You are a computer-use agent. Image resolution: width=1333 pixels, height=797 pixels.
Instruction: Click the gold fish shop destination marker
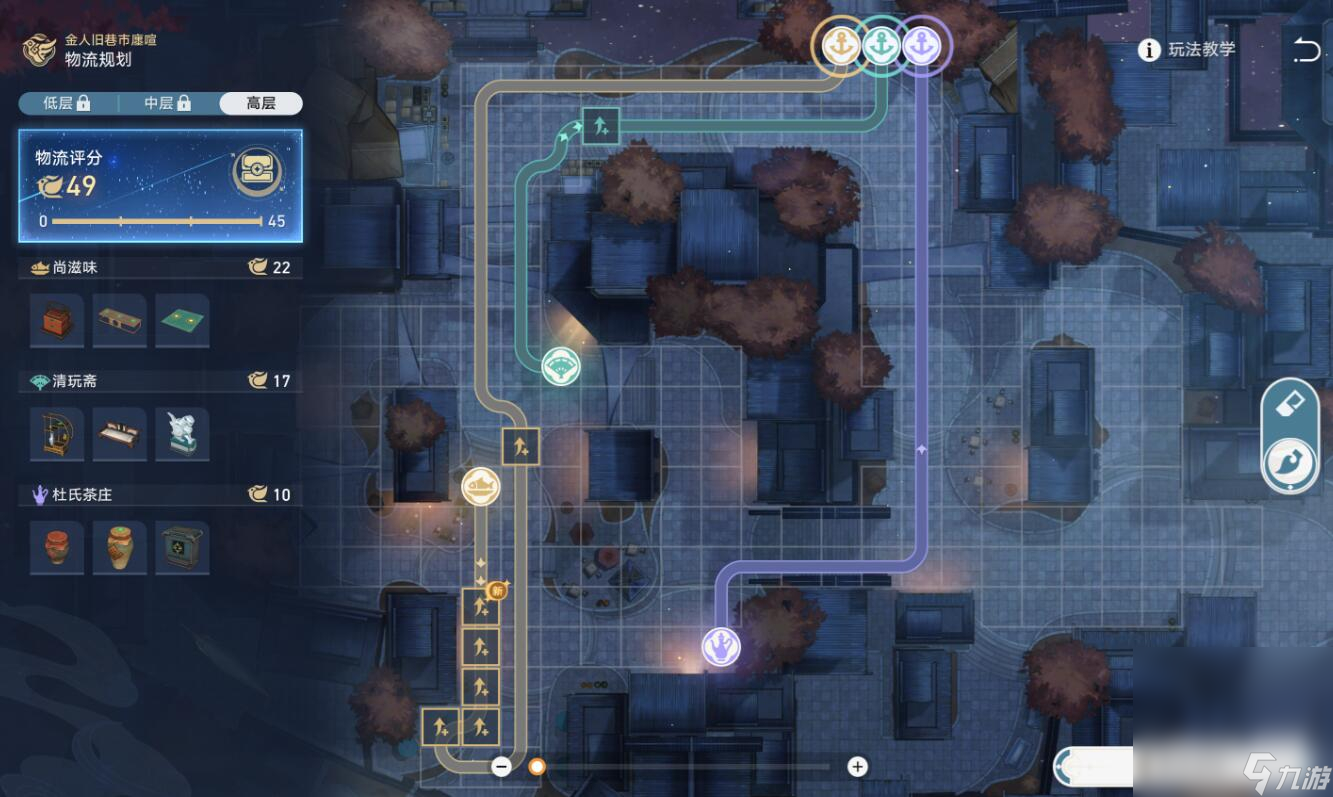pos(480,487)
